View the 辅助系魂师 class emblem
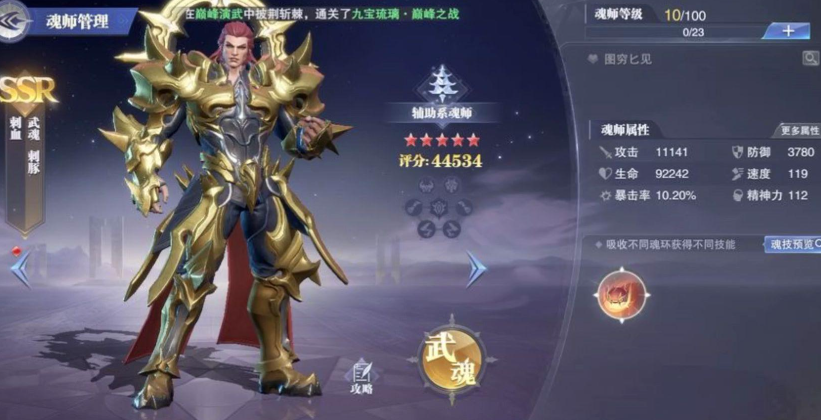The height and width of the screenshot is (420, 821). pos(437,82)
